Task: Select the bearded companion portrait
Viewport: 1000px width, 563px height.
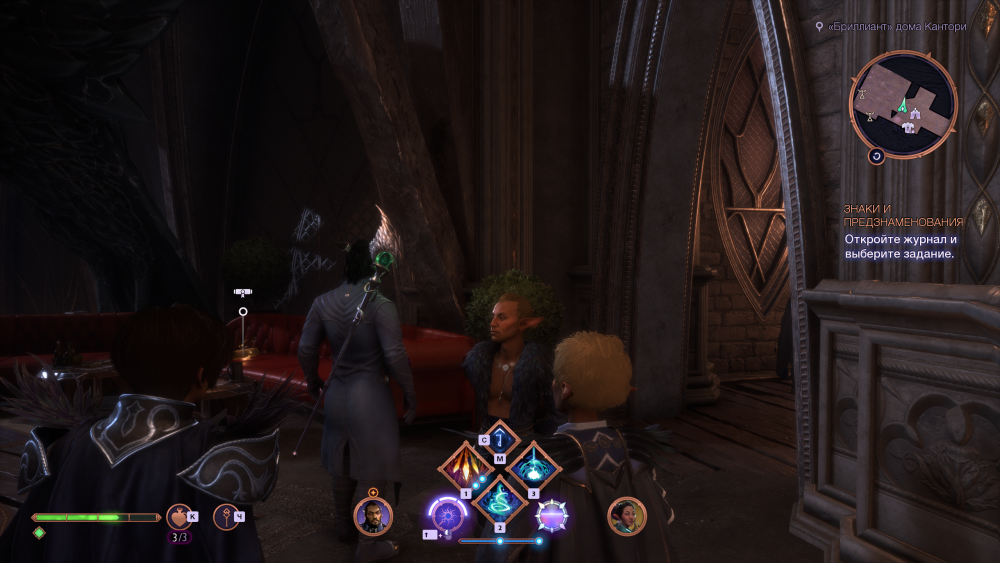Action: click(x=373, y=517)
